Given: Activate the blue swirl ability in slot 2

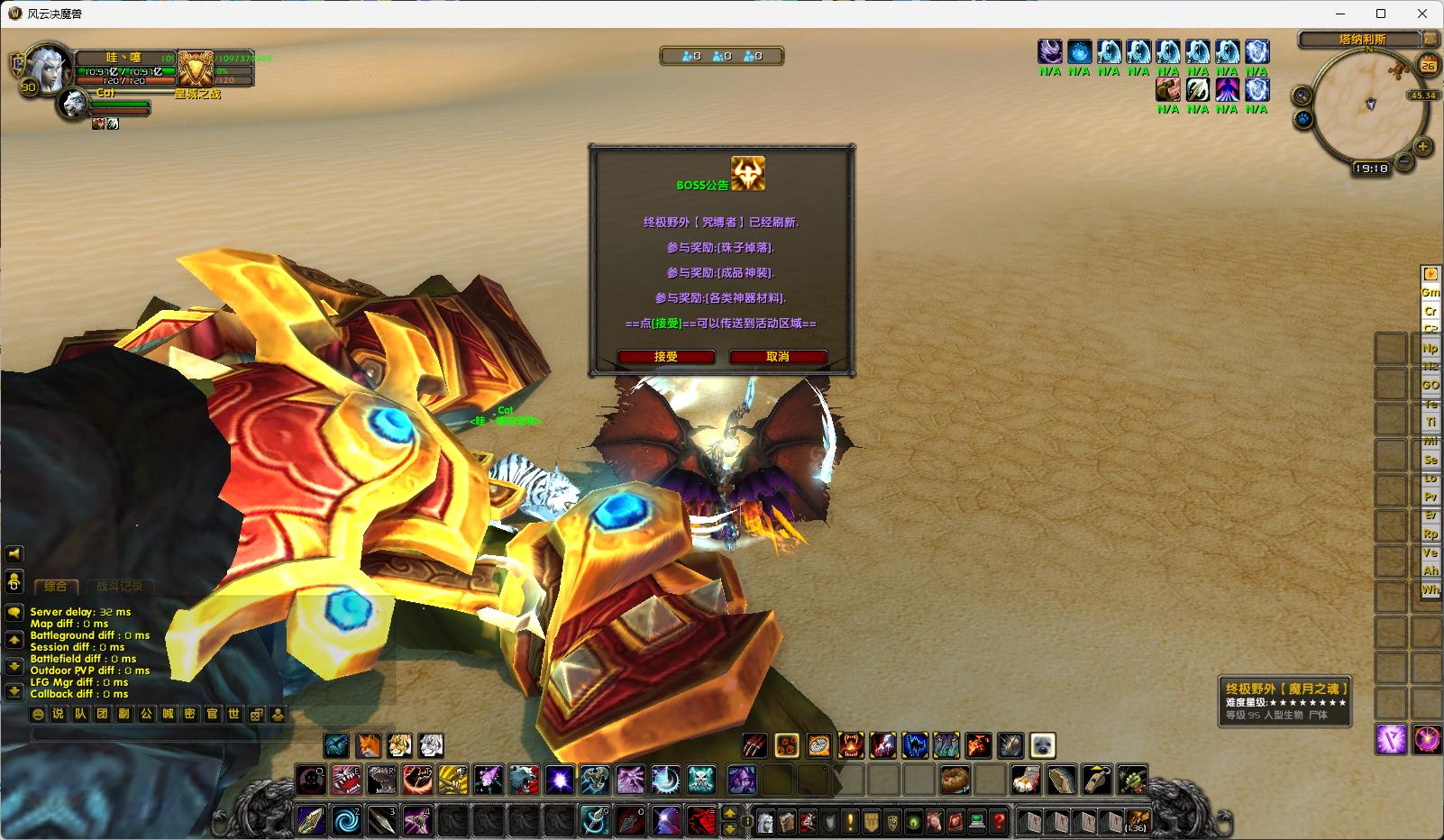Looking at the screenshot, I should point(346,821).
